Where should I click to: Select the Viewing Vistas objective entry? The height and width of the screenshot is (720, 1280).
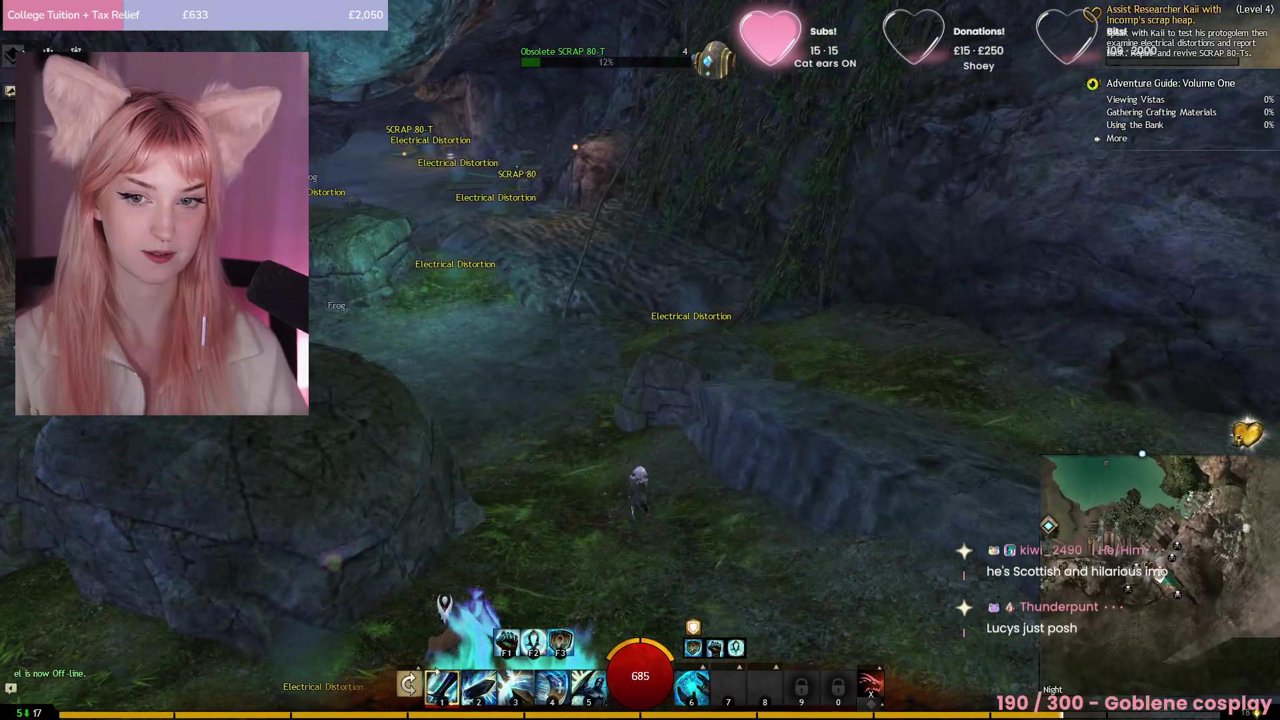click(1135, 99)
